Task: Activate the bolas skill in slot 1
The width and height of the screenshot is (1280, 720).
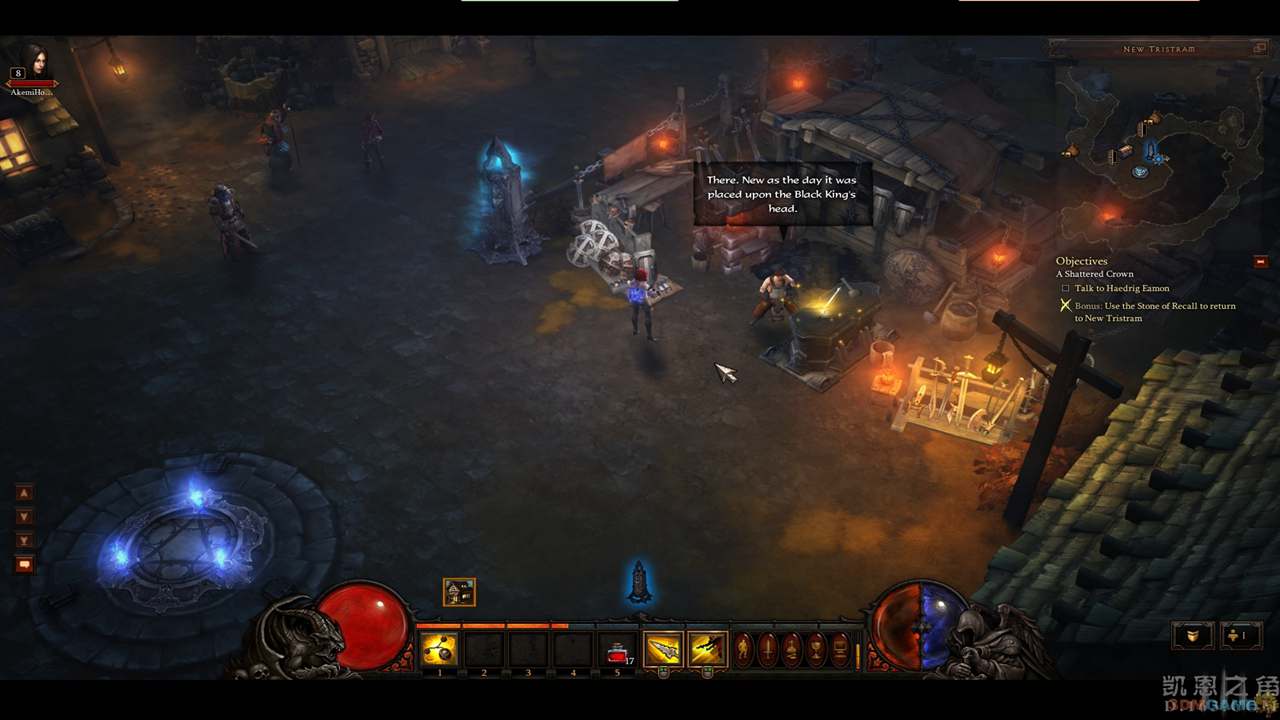Action: pyautogui.click(x=439, y=650)
